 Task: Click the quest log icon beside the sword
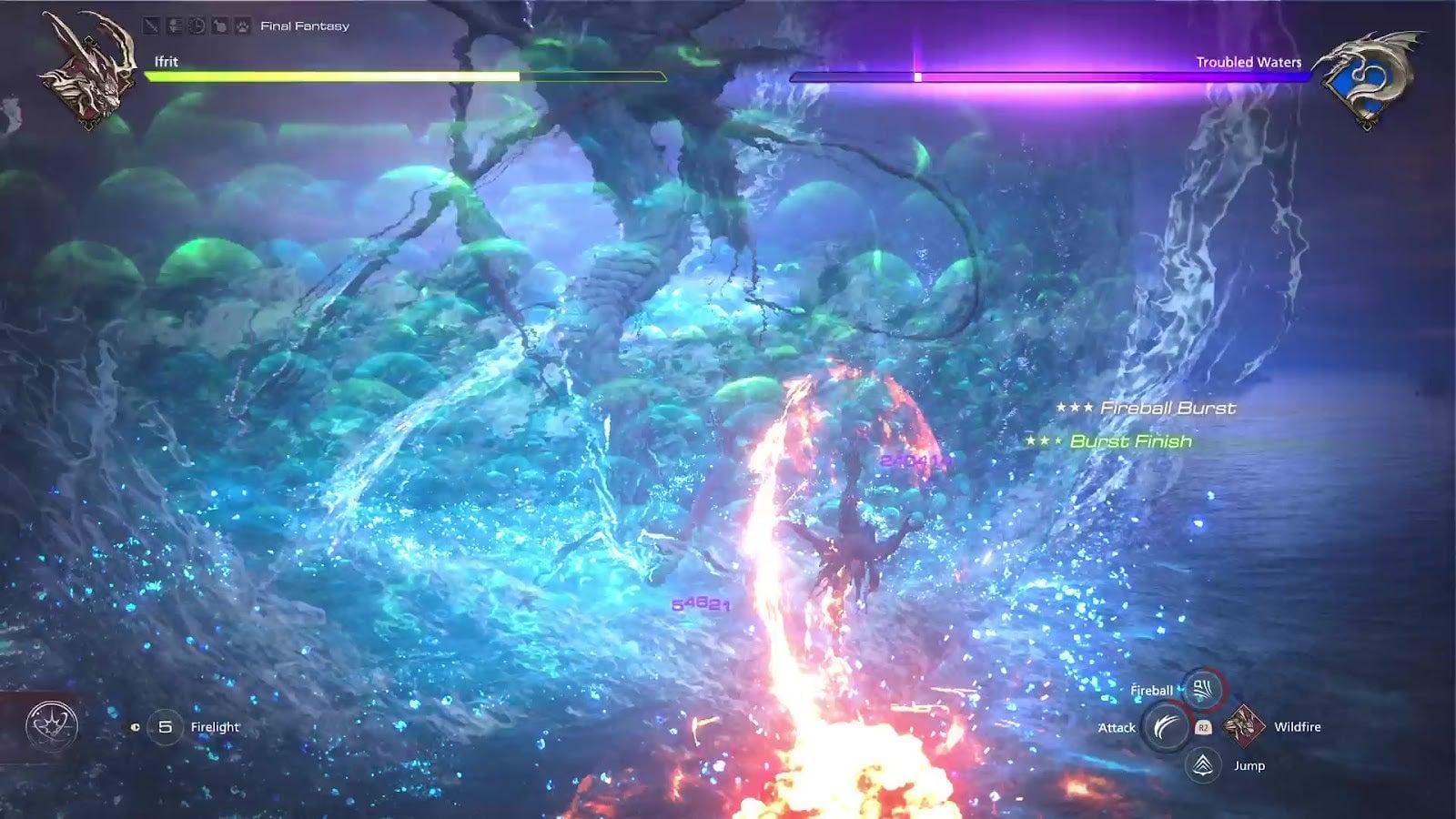175,25
